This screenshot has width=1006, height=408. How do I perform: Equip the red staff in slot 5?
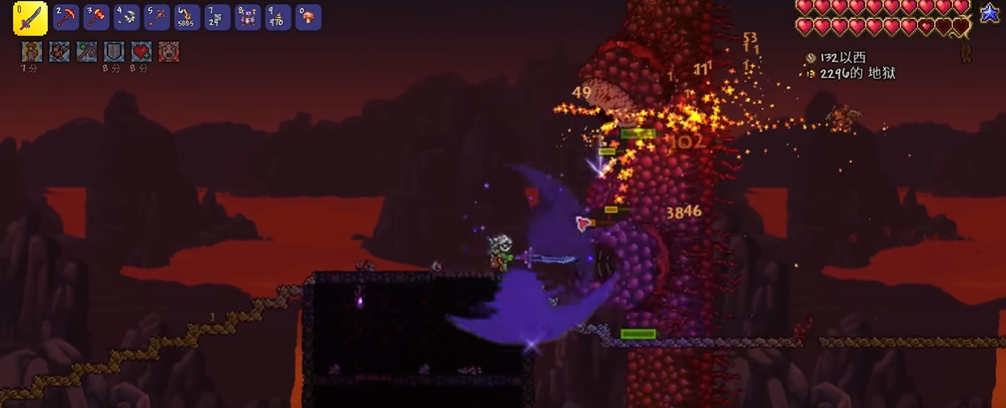[157, 17]
